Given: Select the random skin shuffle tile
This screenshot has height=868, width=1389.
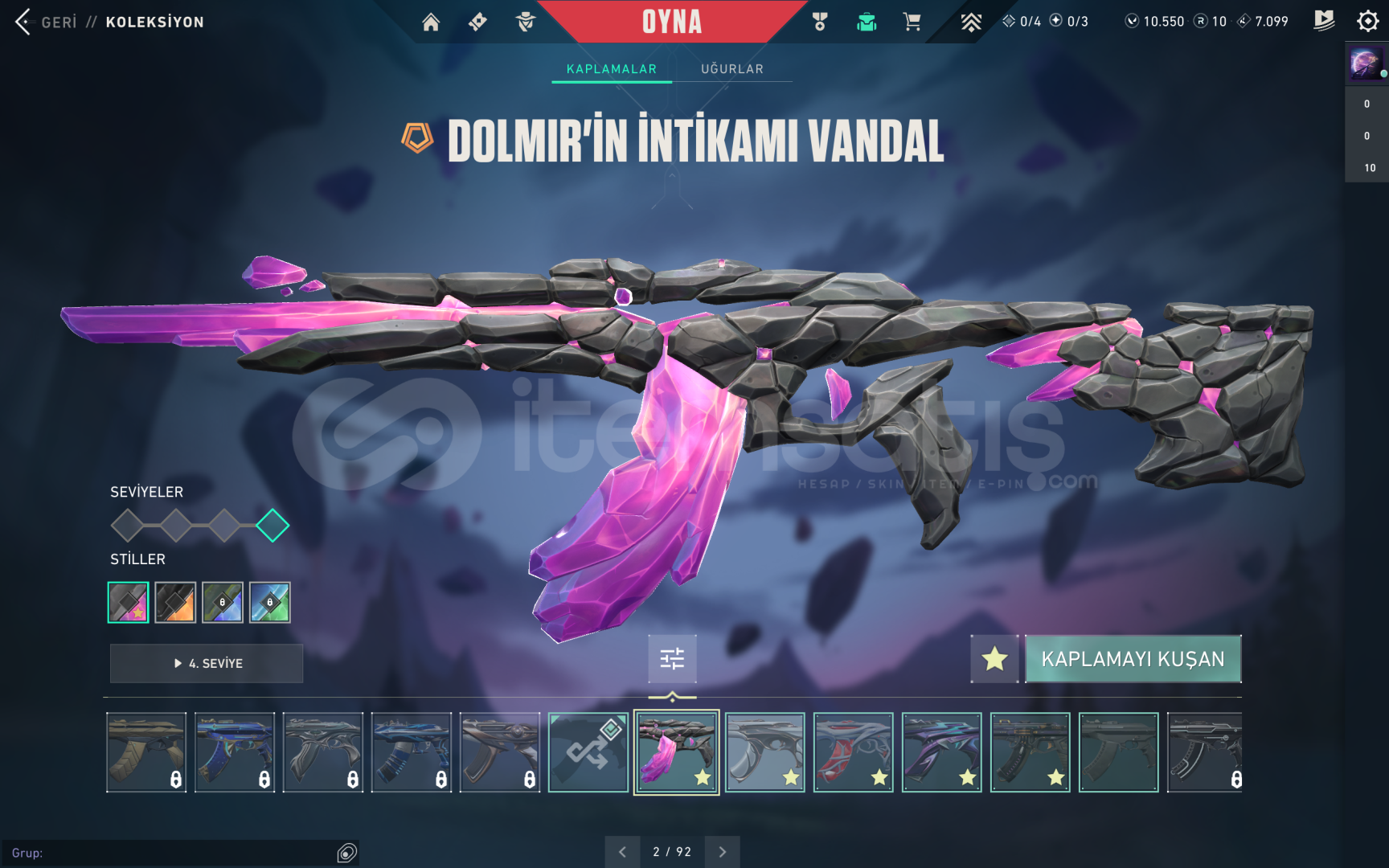Looking at the screenshot, I should [x=588, y=752].
